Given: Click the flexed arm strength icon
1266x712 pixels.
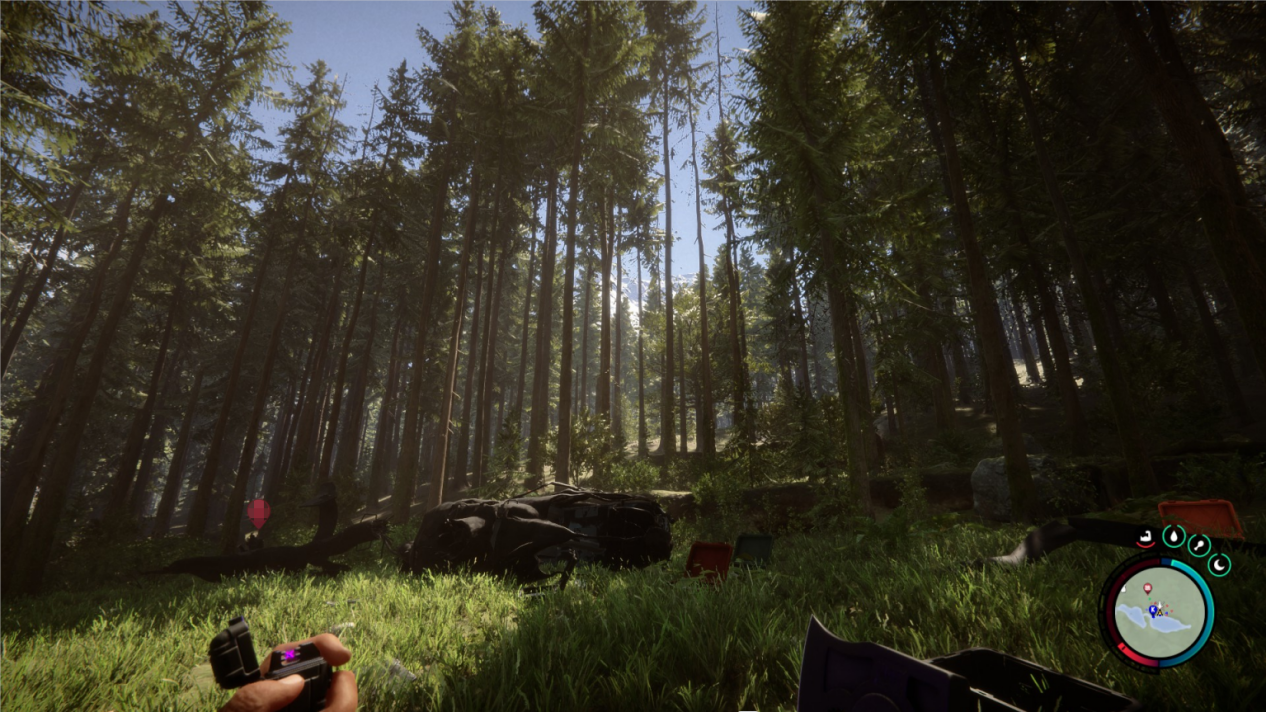Looking at the screenshot, I should point(1146,539).
